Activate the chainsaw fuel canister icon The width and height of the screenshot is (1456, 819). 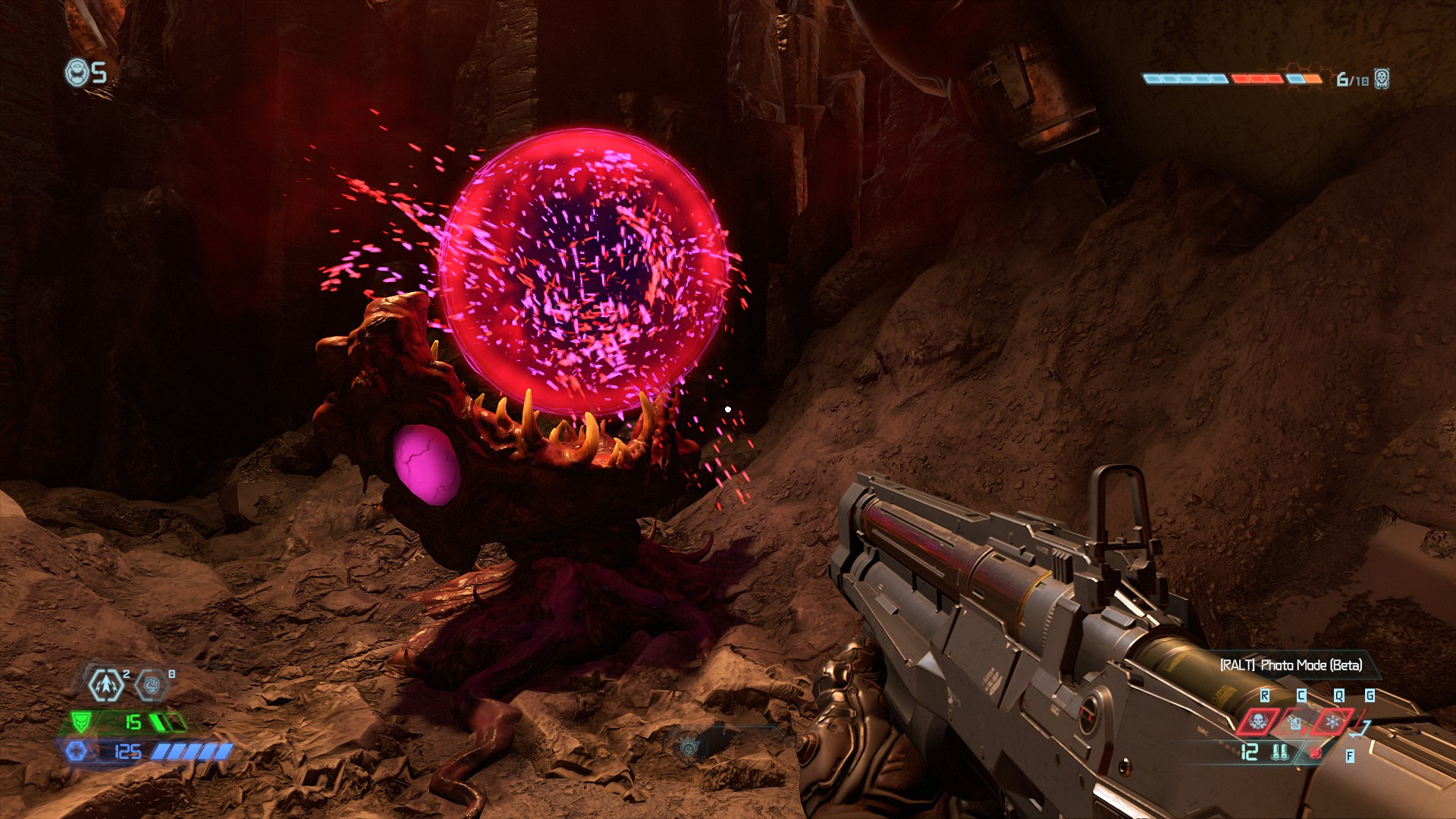[1295, 723]
